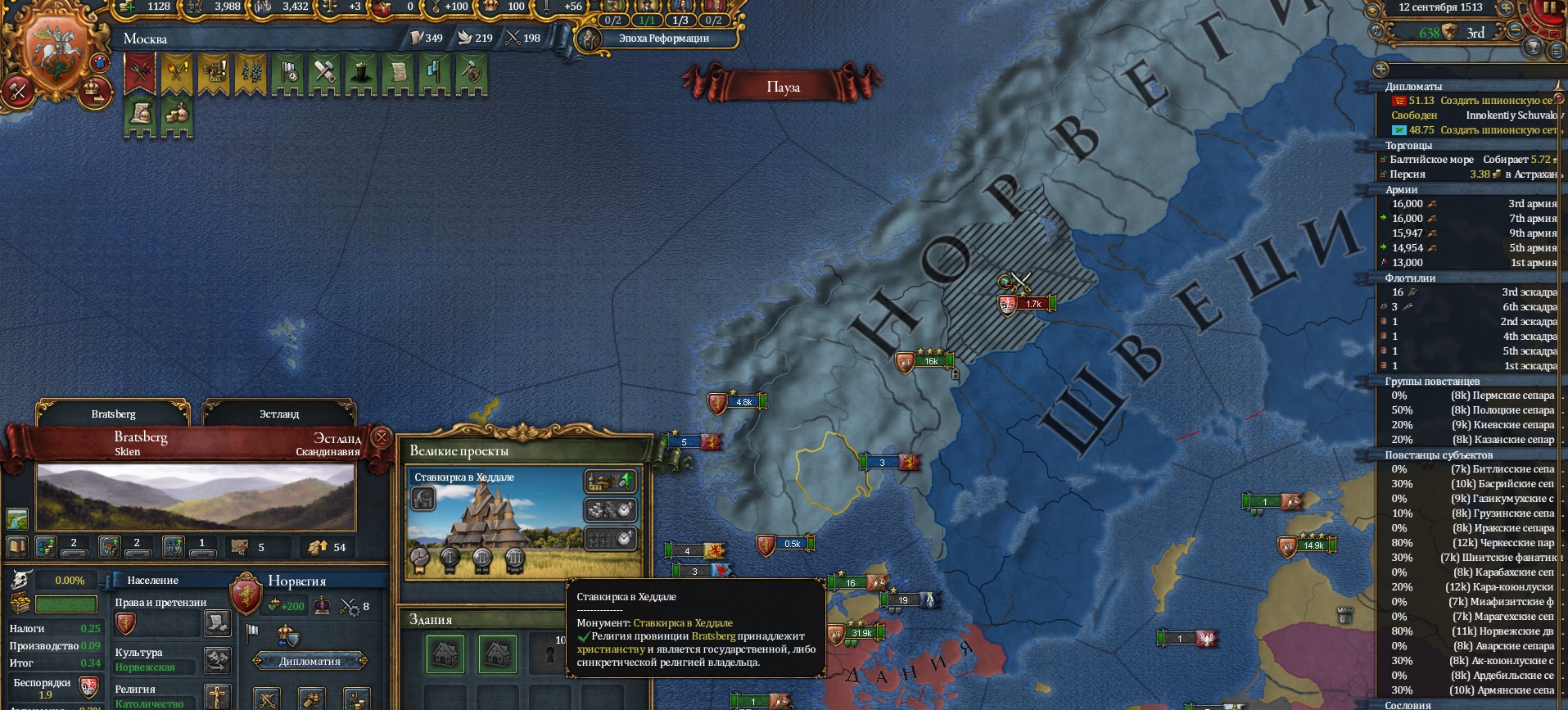This screenshot has width=1568, height=710.
Task: Close the Bratsberg province panel
Action: pos(381,437)
